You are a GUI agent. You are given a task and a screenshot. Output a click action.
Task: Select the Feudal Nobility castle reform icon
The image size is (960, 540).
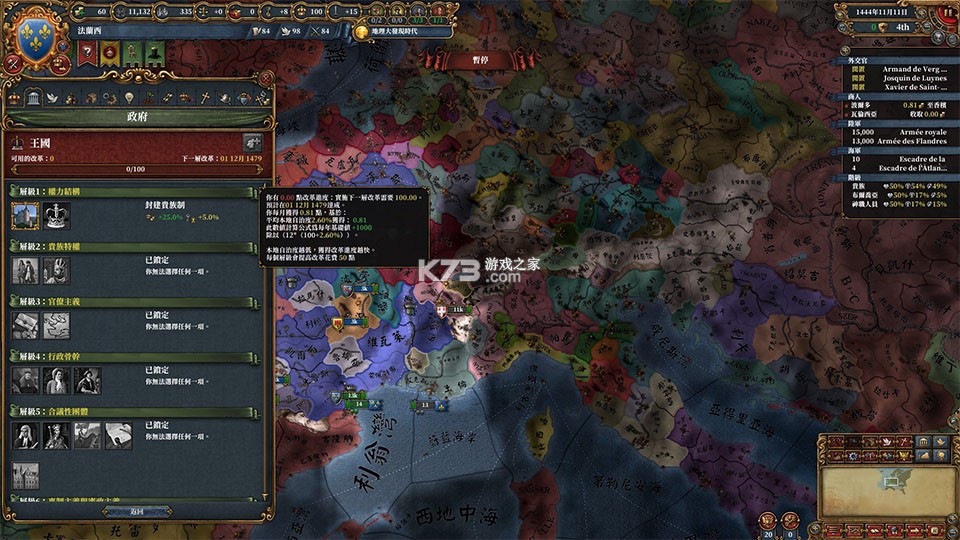(25, 215)
